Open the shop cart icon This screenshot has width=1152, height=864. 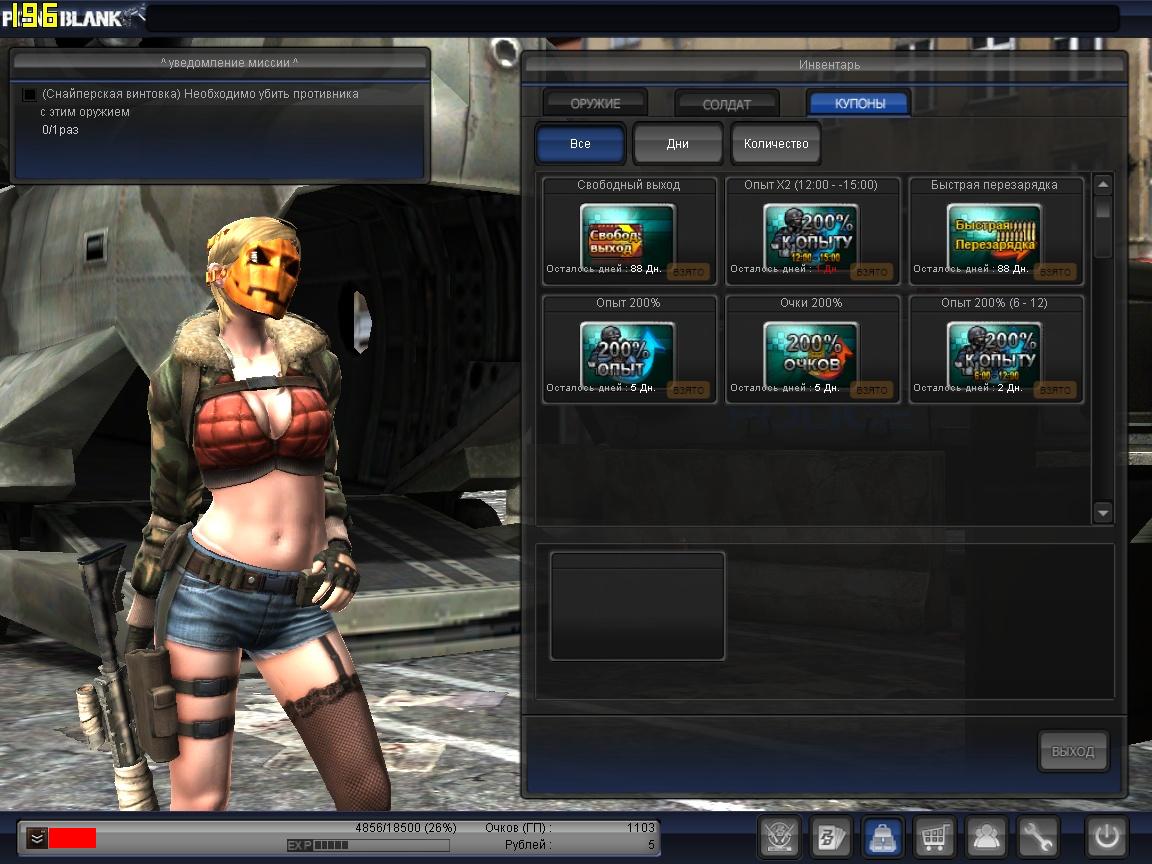point(935,837)
